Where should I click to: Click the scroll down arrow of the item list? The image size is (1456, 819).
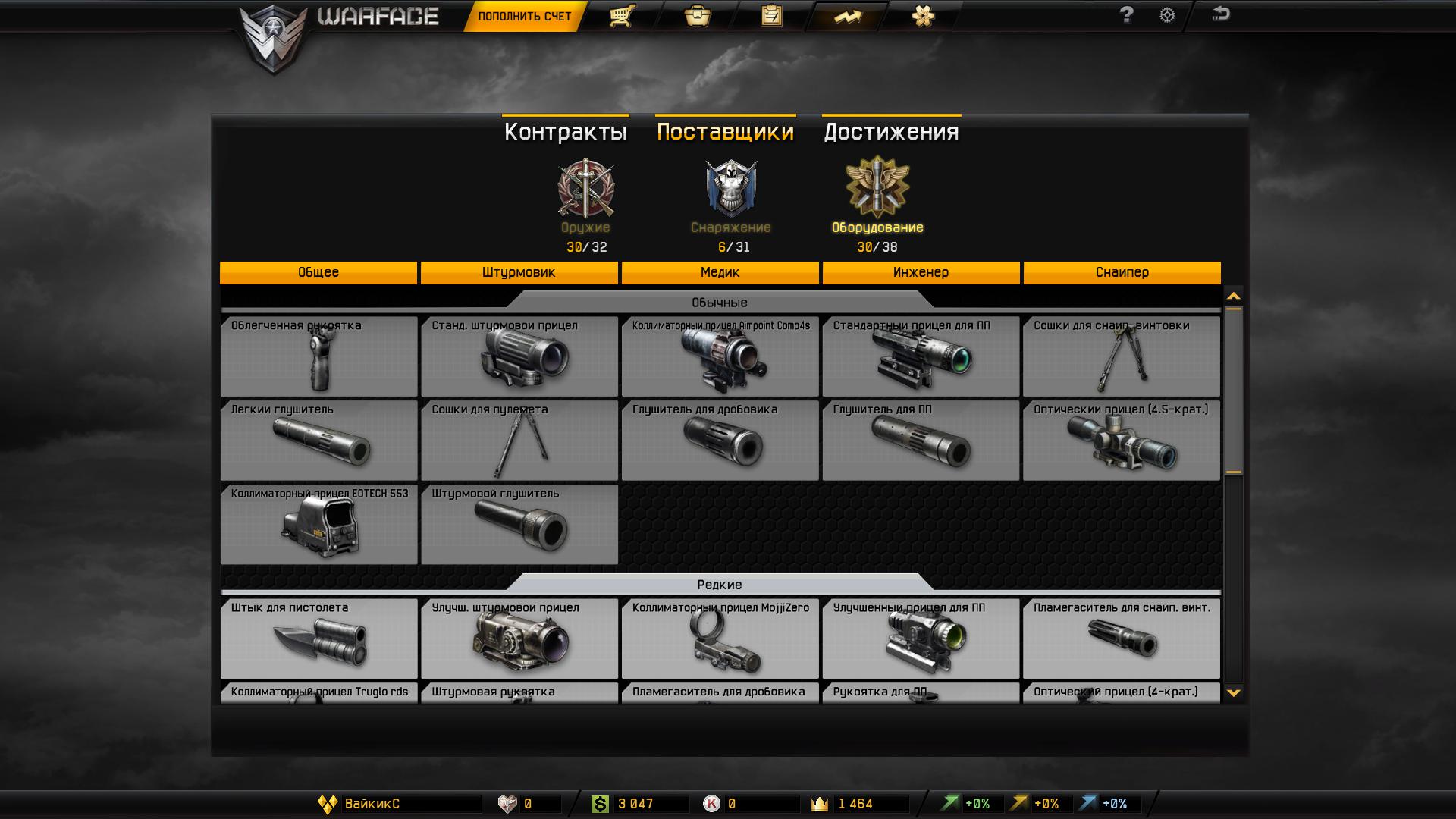click(x=1234, y=692)
